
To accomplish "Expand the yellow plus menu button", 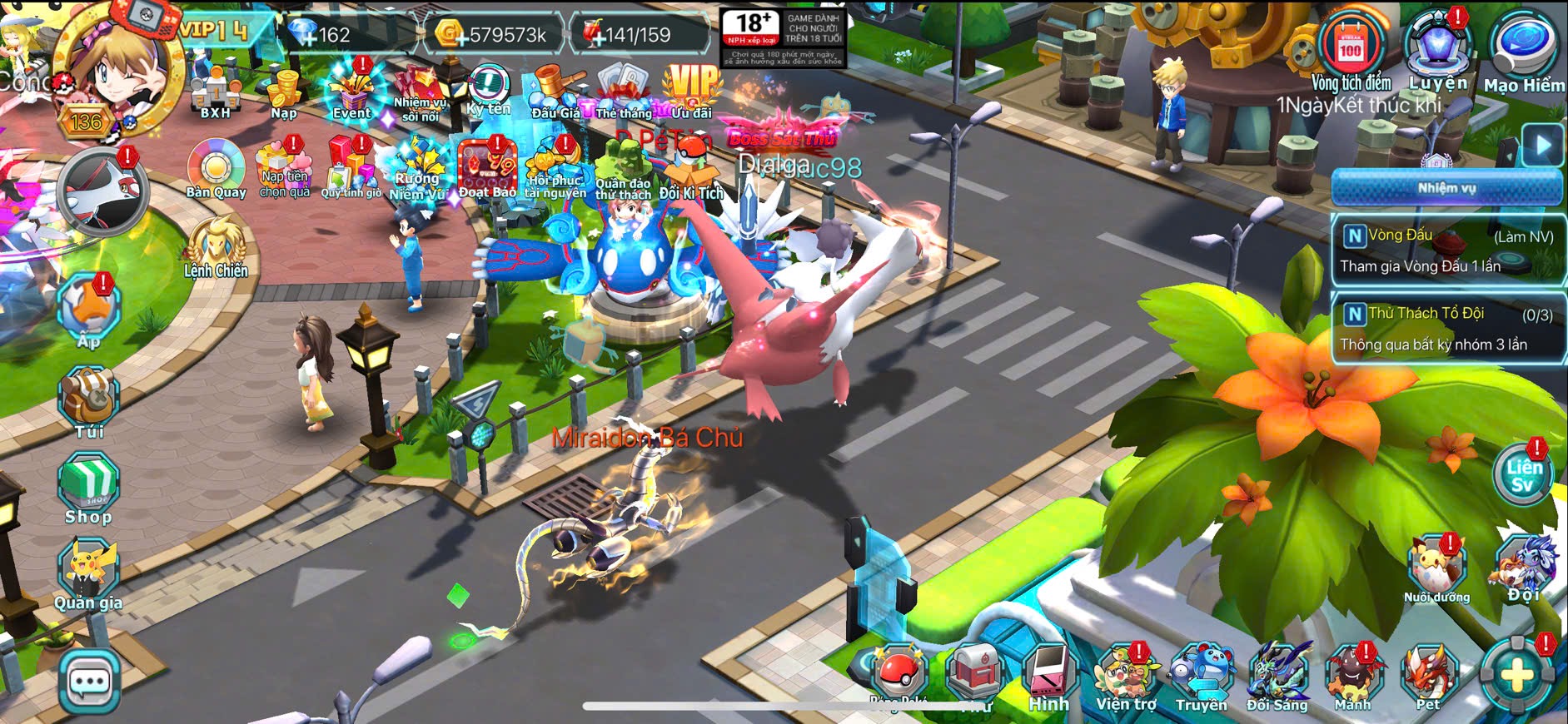I will [x=1516, y=675].
